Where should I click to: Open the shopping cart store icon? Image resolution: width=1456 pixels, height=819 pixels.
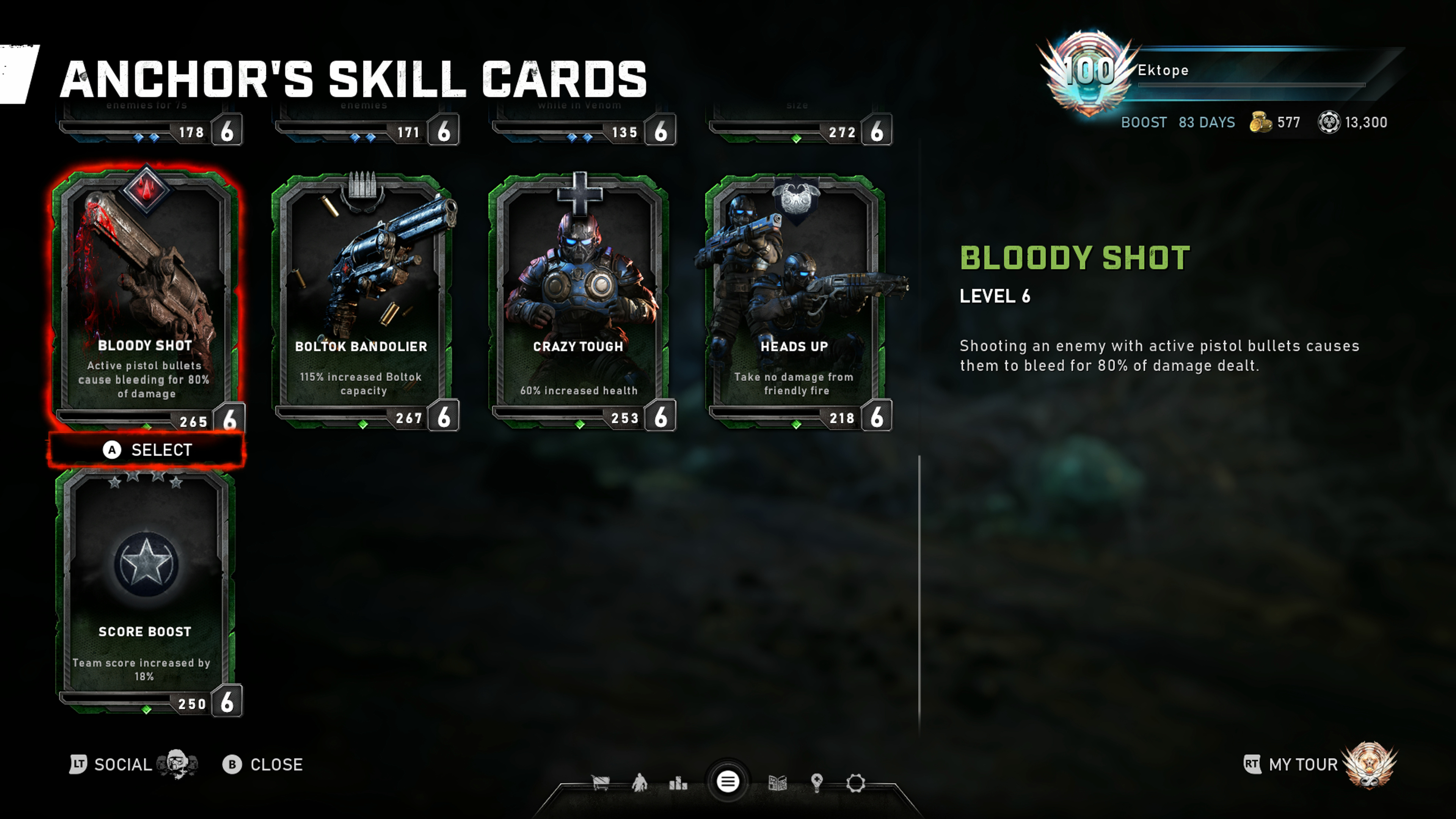[x=600, y=783]
